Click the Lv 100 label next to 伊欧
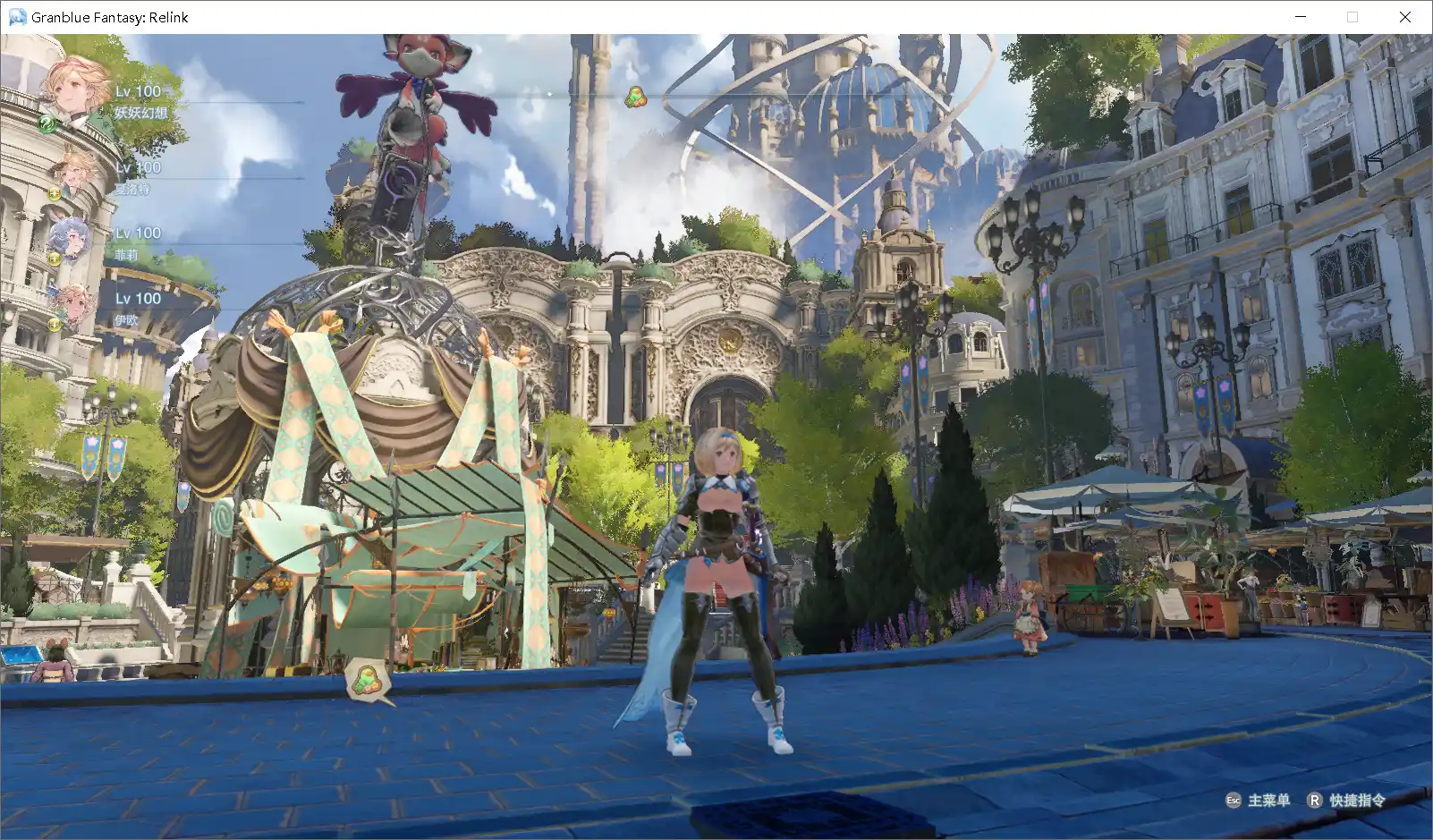Image resolution: width=1433 pixels, height=840 pixels. 137,299
